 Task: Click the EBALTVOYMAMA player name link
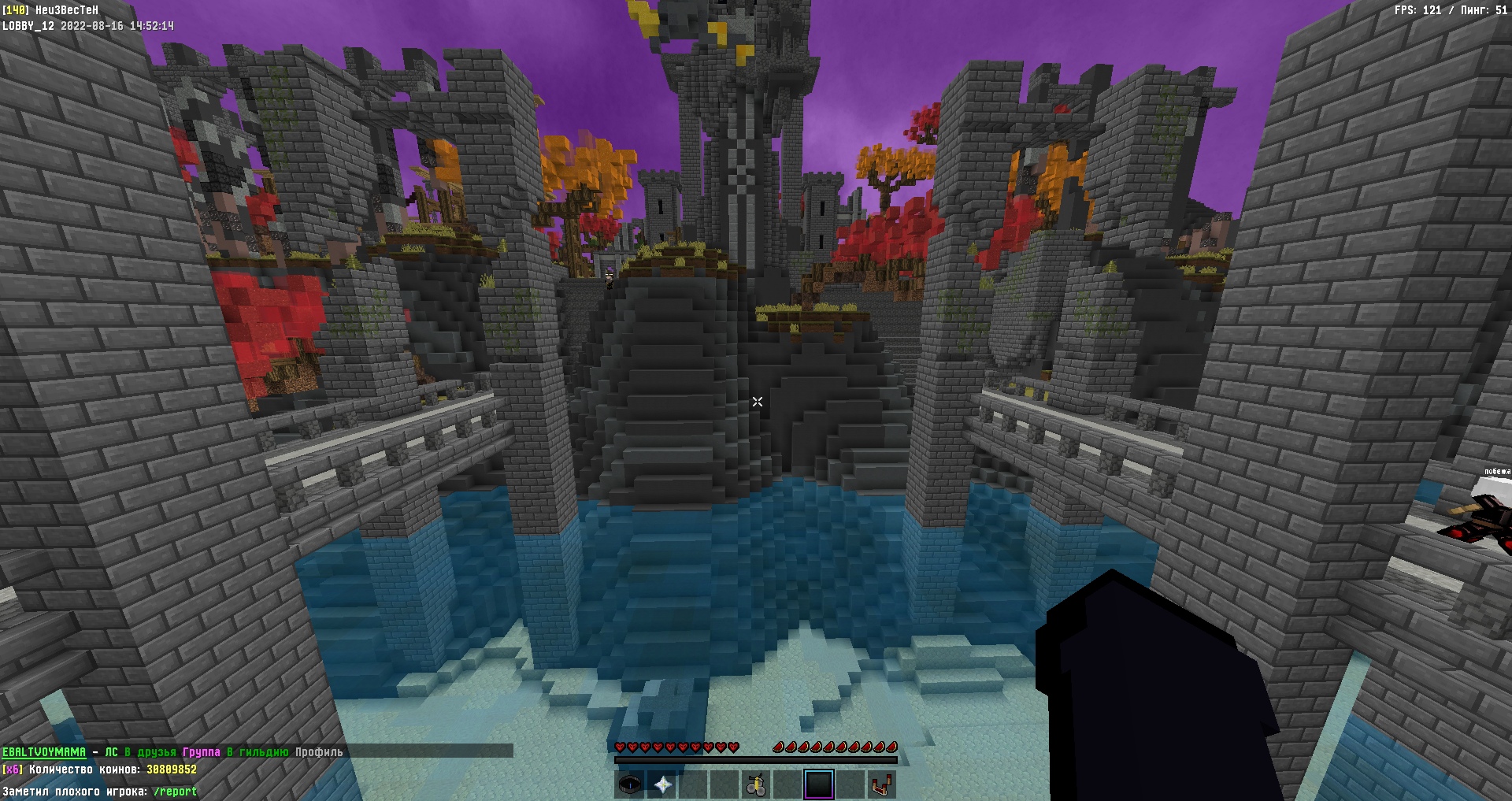(43, 752)
